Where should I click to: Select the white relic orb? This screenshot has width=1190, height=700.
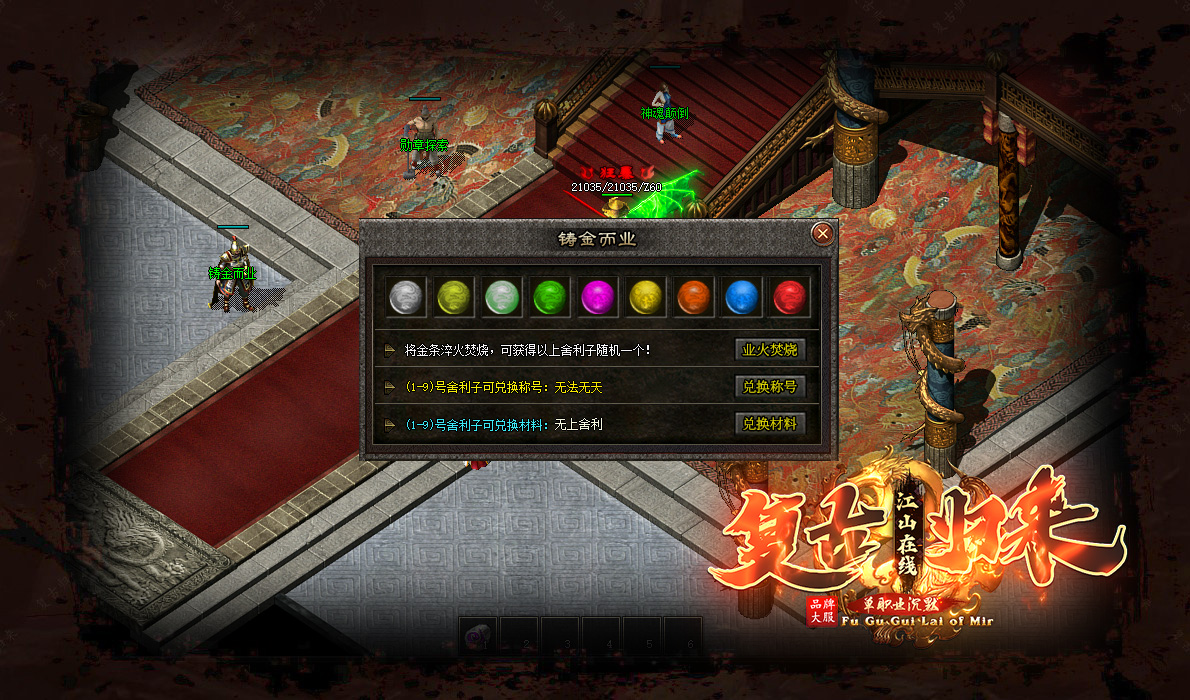point(405,297)
